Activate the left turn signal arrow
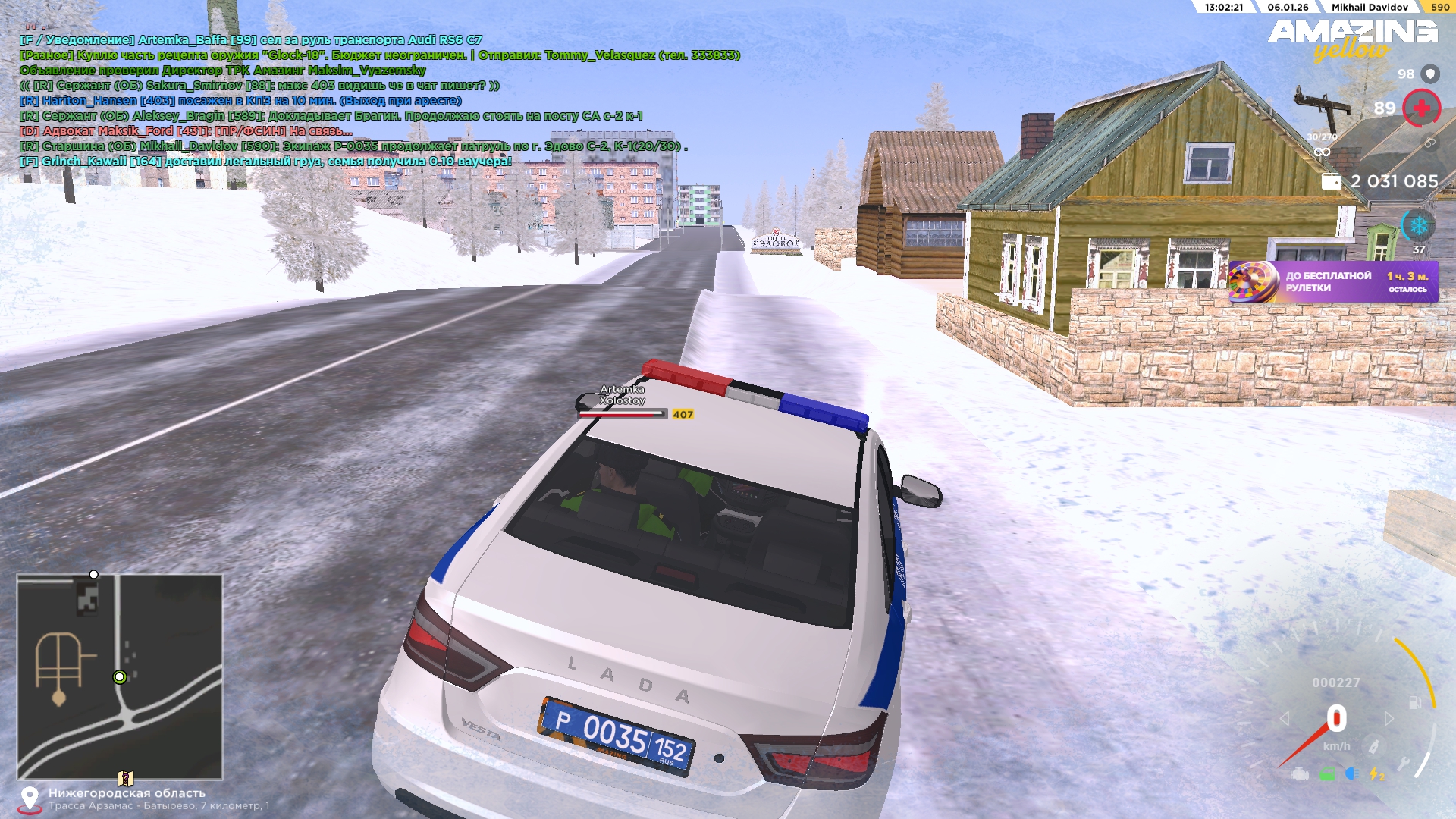Screen dimensions: 1456x819 click(1285, 718)
